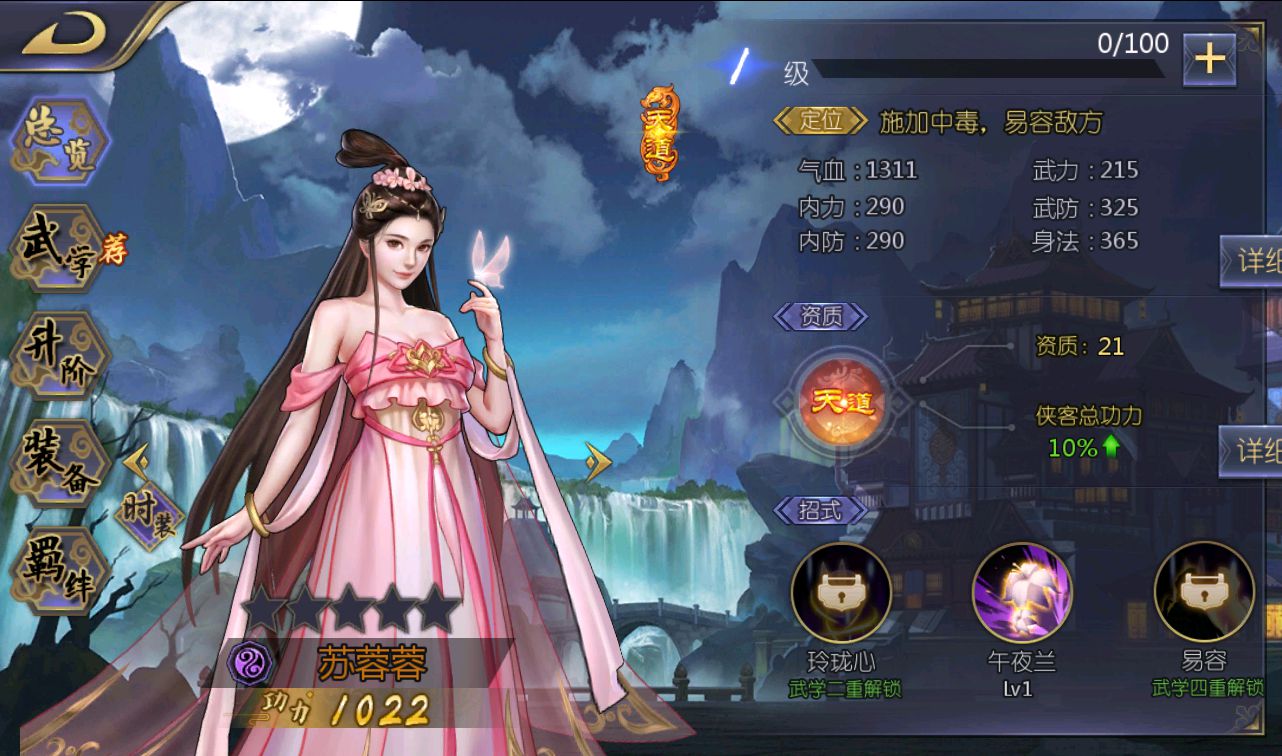Click the plus button to add experience
This screenshot has height=756, width=1282.
(x=1211, y=60)
